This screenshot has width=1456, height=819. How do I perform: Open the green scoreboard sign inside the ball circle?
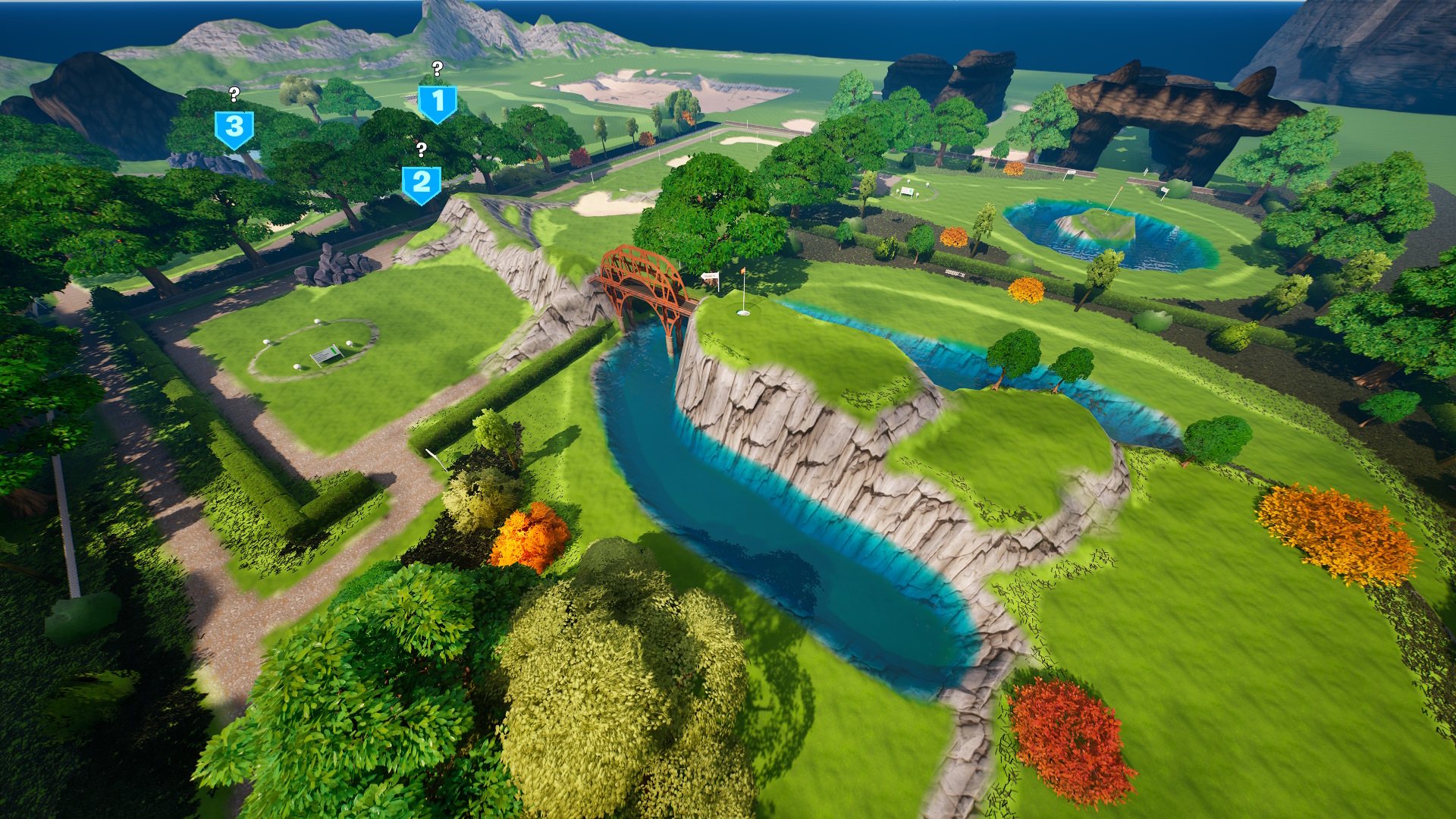325,355
